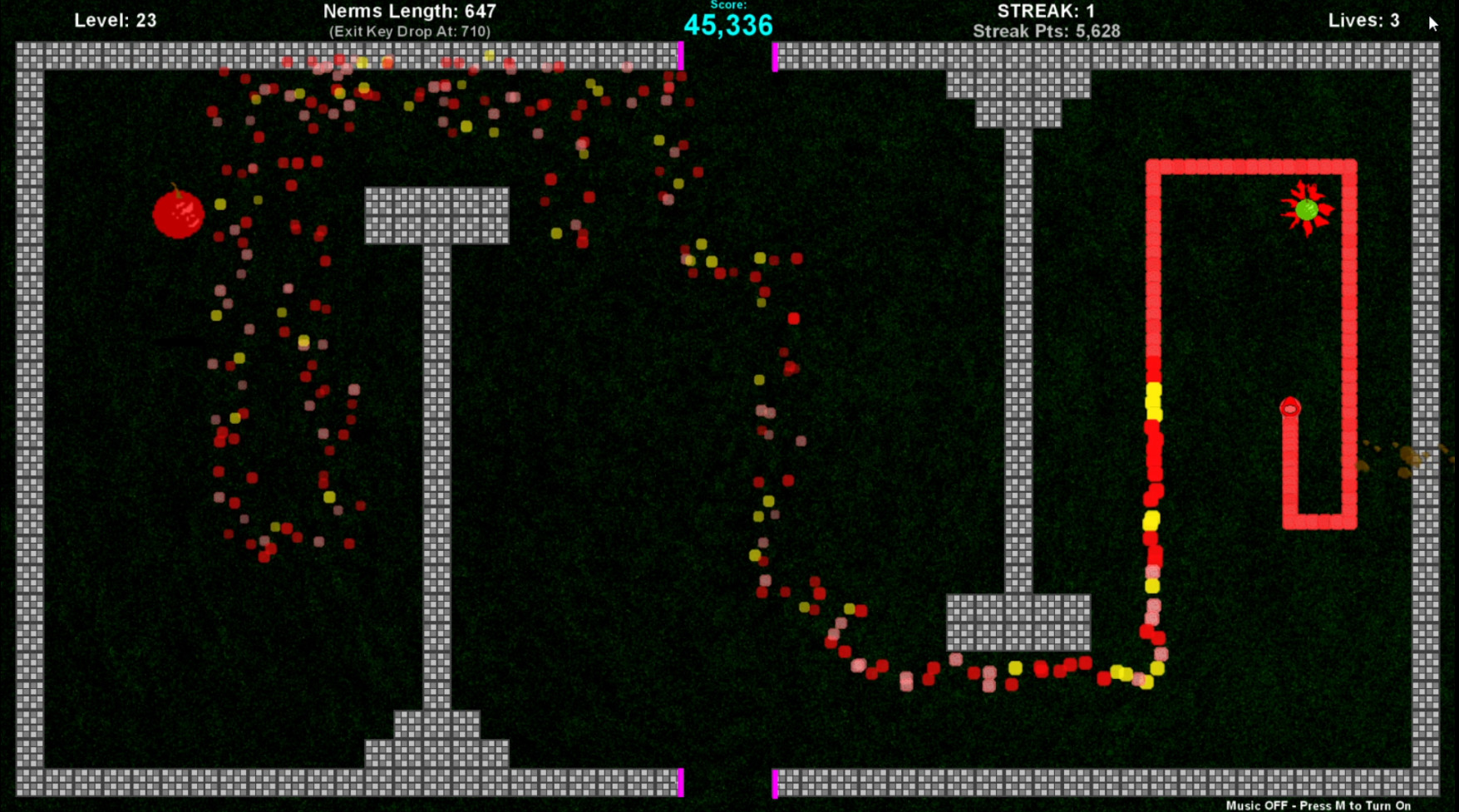Image resolution: width=1459 pixels, height=812 pixels.
Task: Click the Nerms Length: 647 counter
Action: (x=409, y=11)
